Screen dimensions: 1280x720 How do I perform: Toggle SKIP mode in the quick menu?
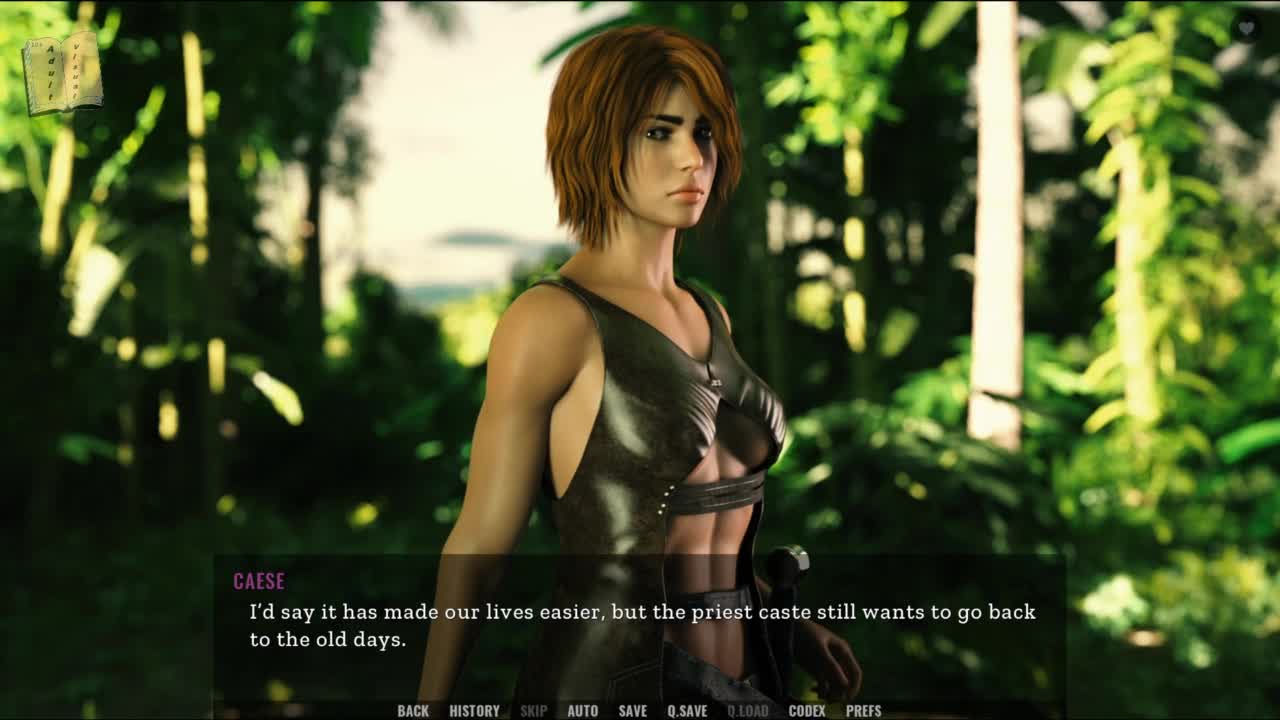pyautogui.click(x=533, y=711)
